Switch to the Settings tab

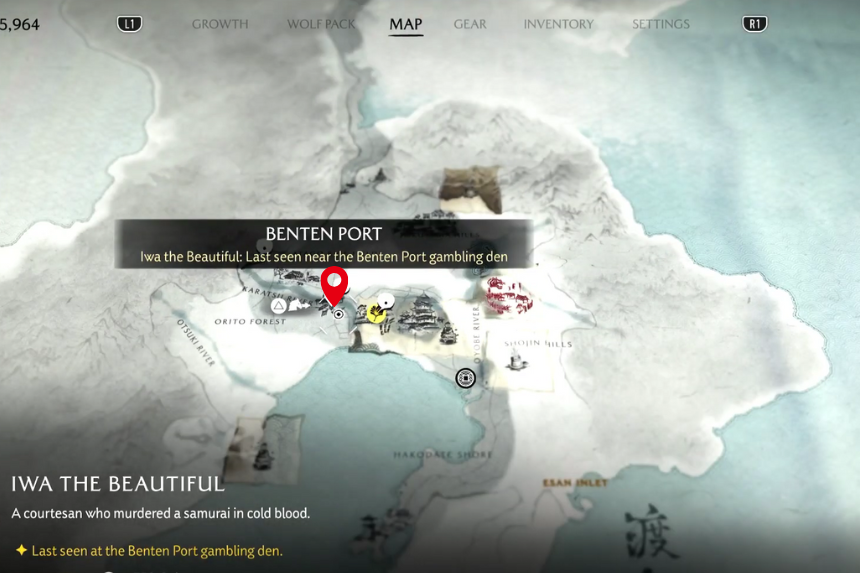tap(661, 24)
